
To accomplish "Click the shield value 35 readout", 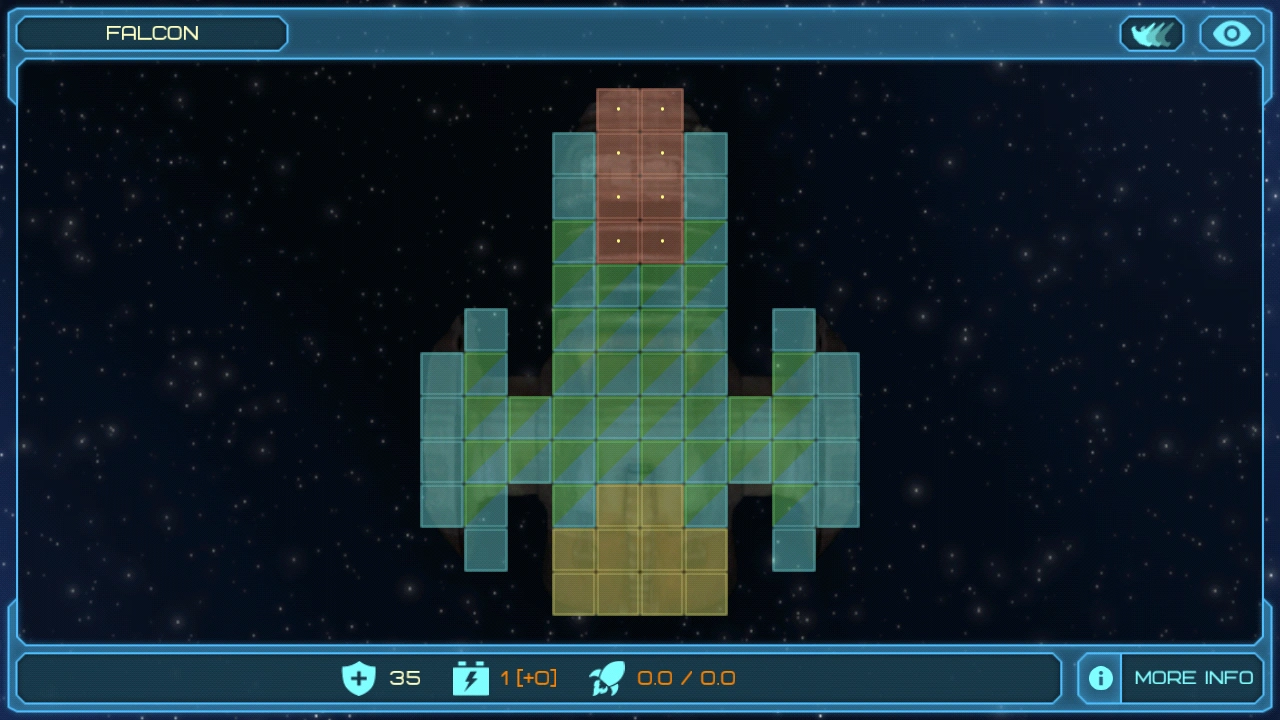I will tap(404, 678).
